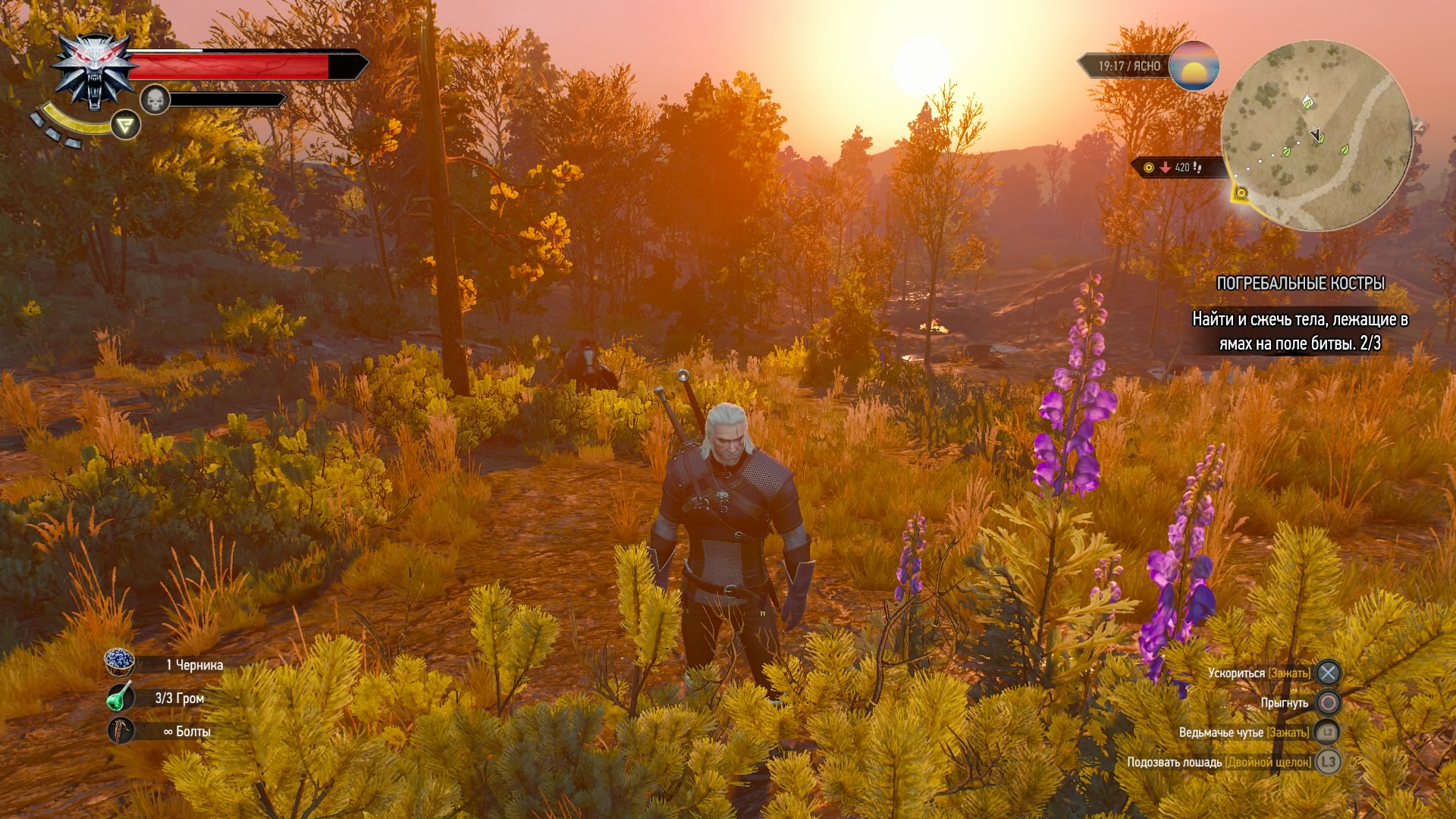1456x819 pixels.
Task: Click the selected witcher sign icon
Action: coord(125,125)
